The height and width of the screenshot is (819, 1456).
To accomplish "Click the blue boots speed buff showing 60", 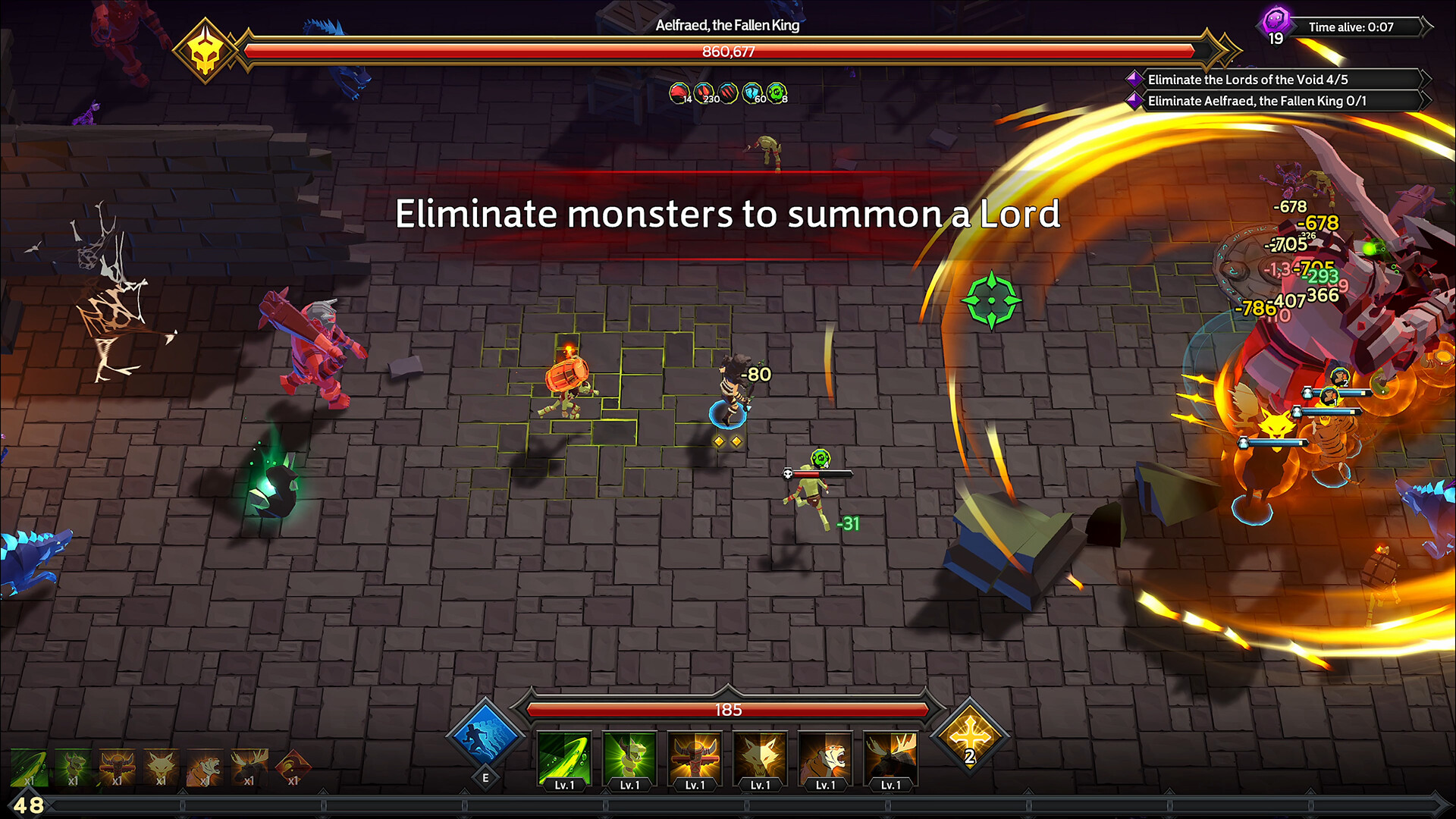I will click(752, 93).
